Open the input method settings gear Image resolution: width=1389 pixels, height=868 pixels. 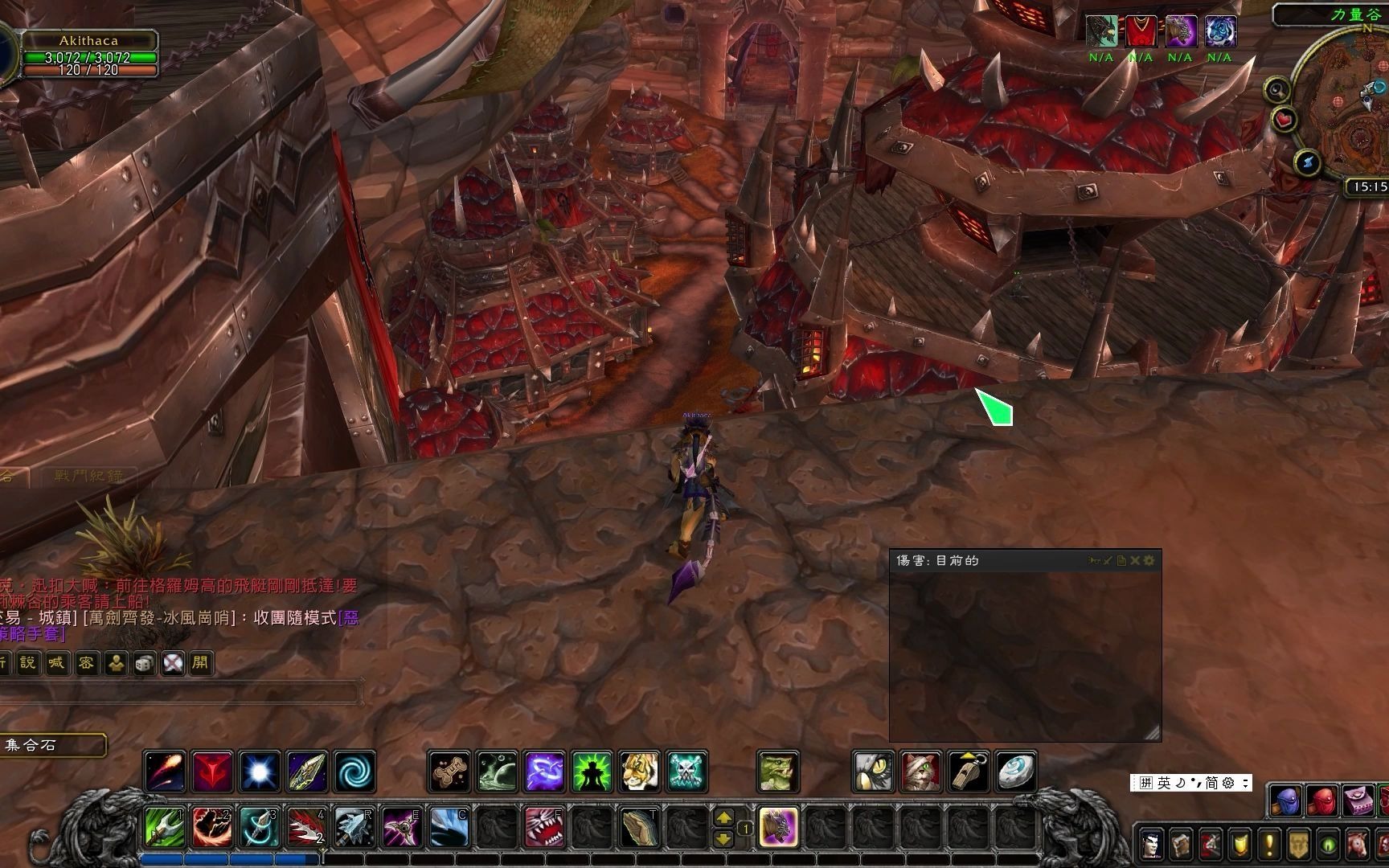point(1228,783)
